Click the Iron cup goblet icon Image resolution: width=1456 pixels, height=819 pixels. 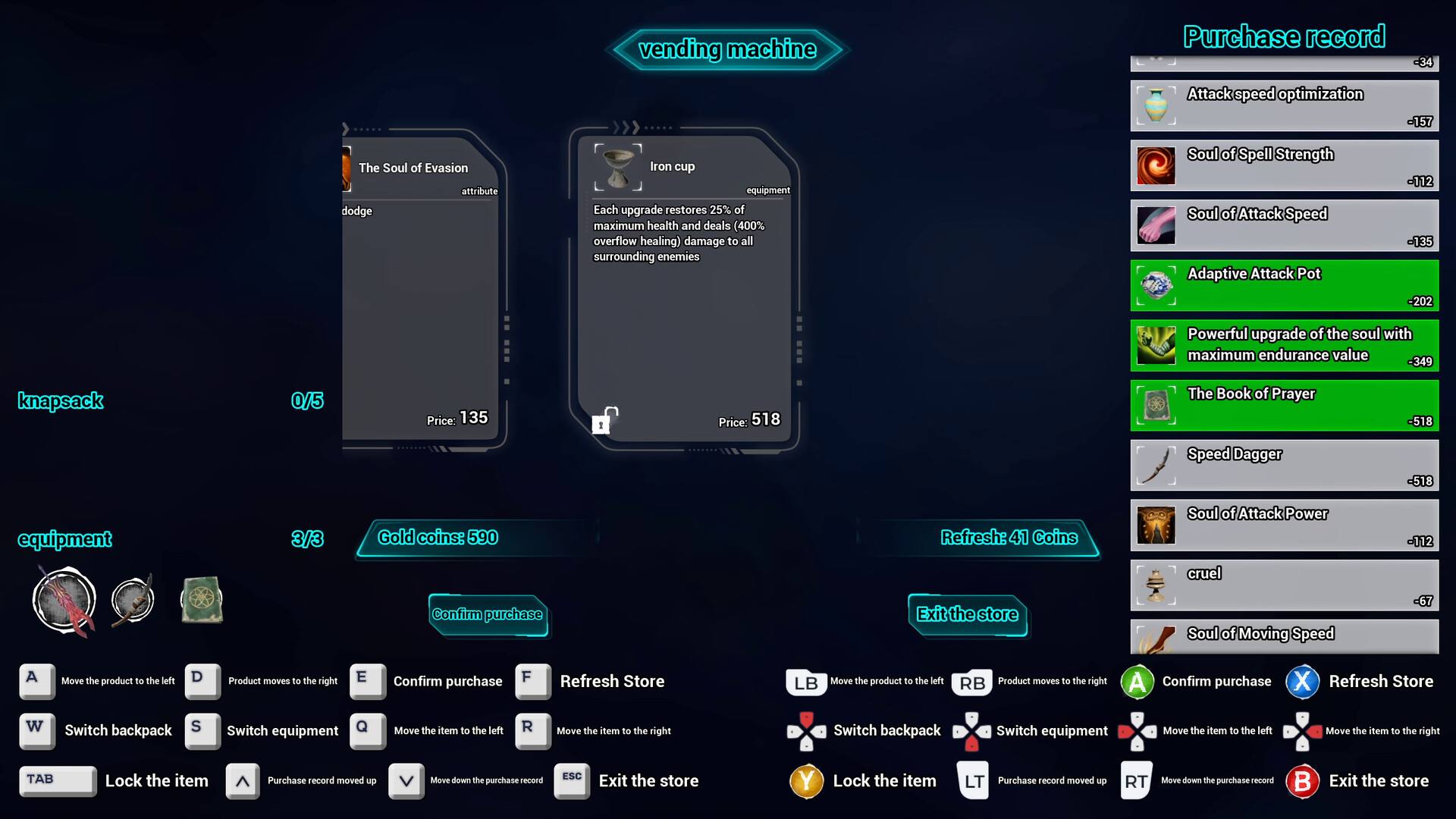[617, 166]
